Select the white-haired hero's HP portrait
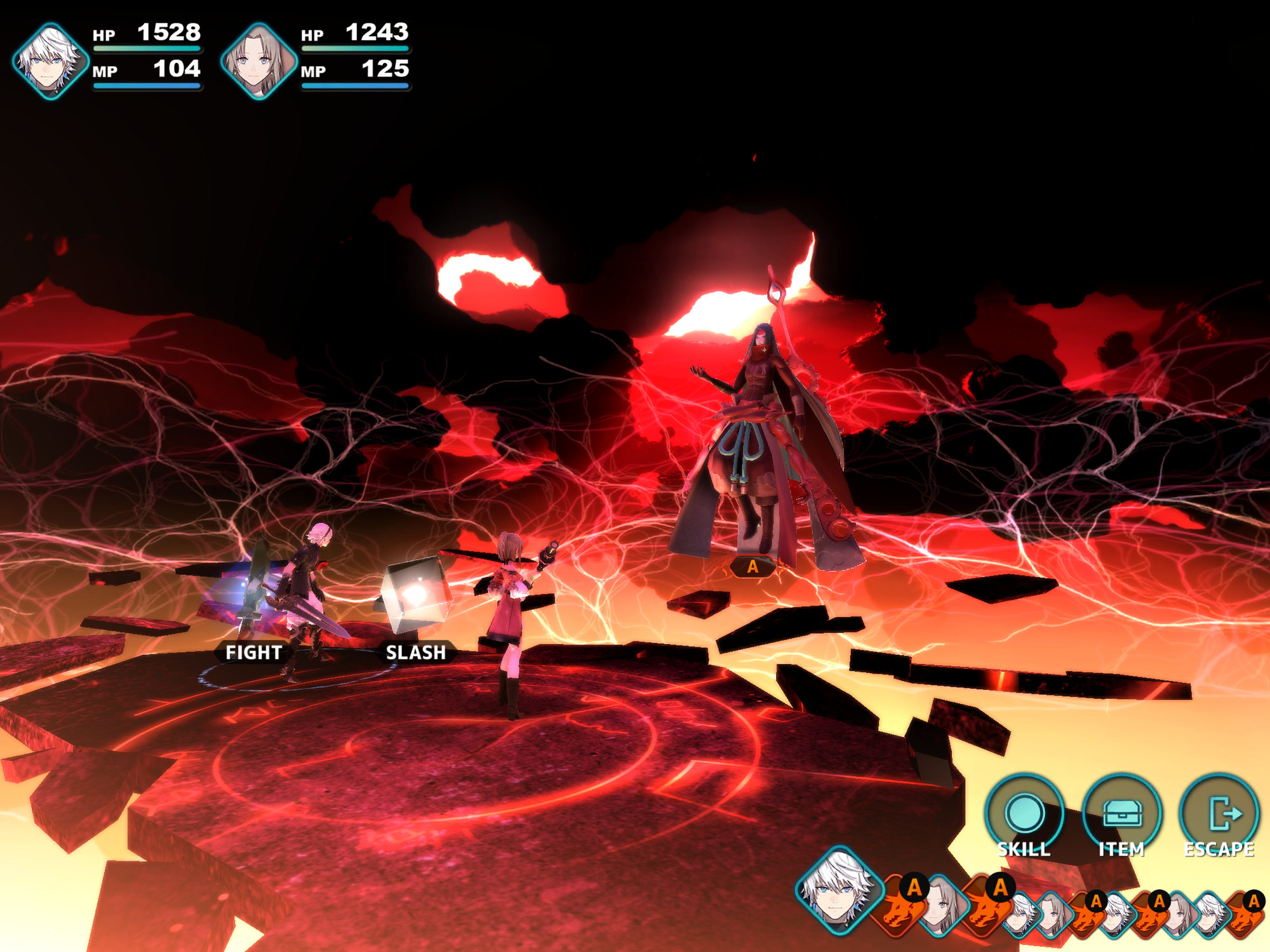 pos(50,61)
